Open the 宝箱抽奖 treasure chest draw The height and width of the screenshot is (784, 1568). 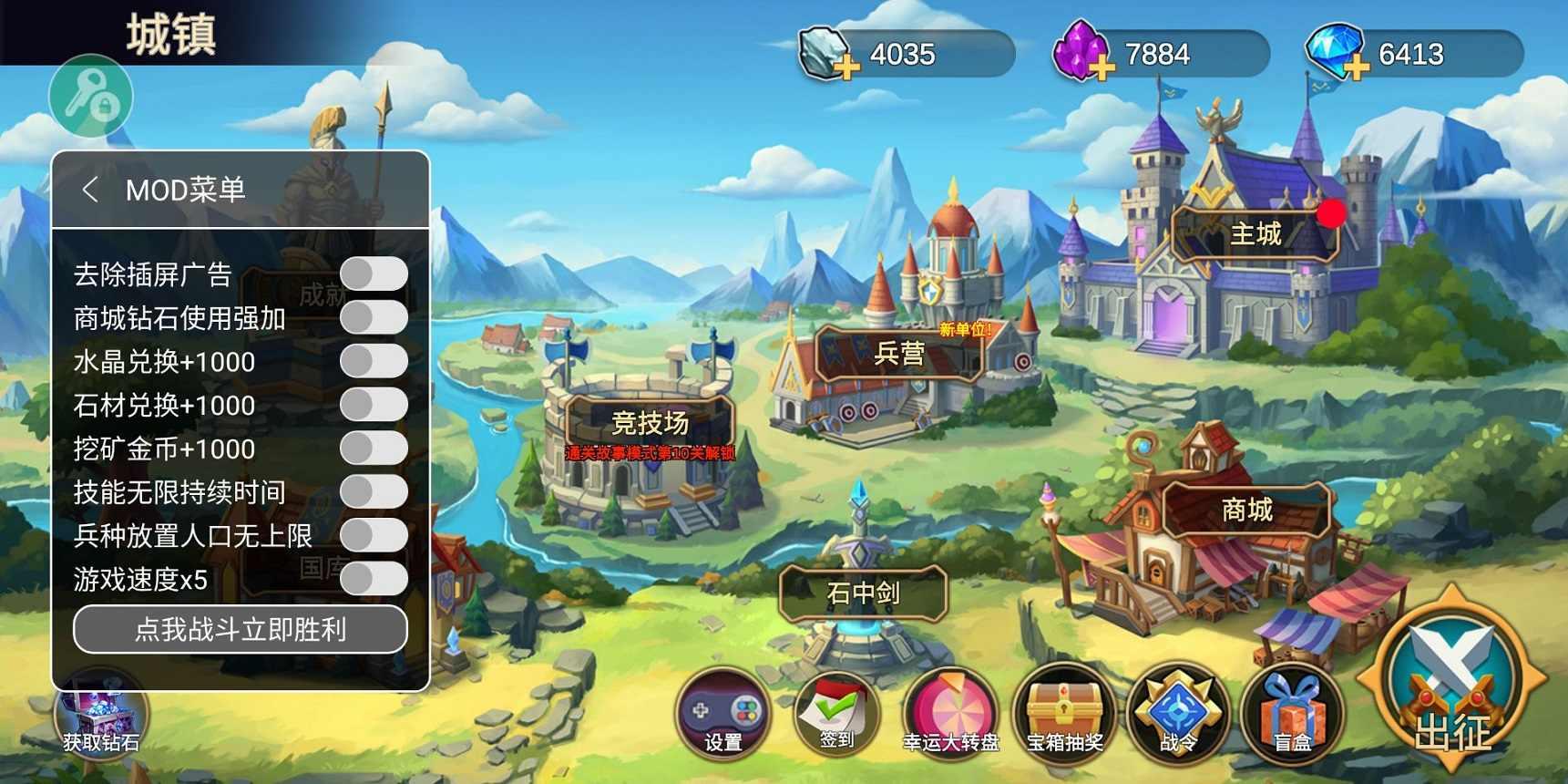1064,716
